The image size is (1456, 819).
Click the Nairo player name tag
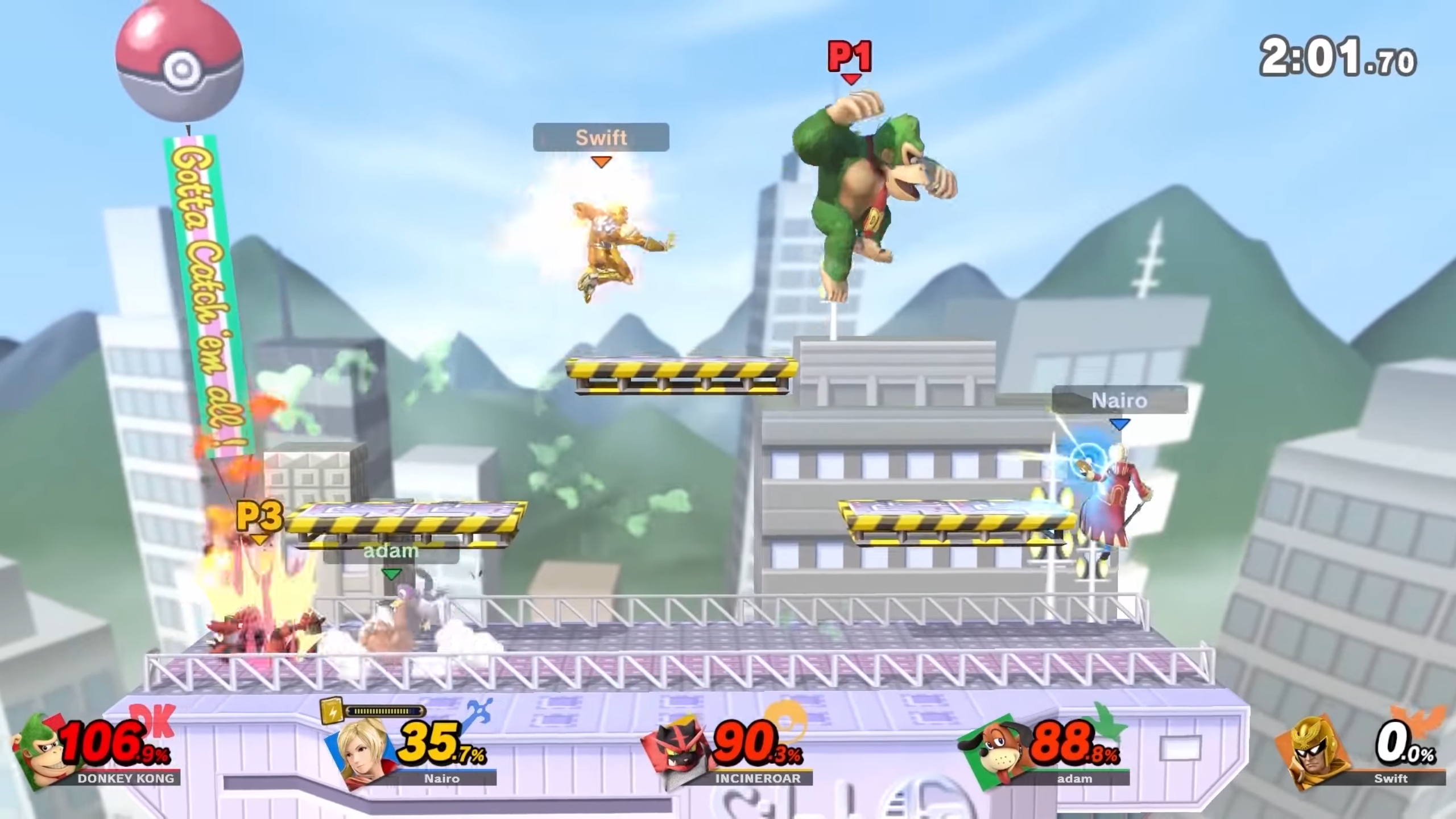coord(1119,400)
